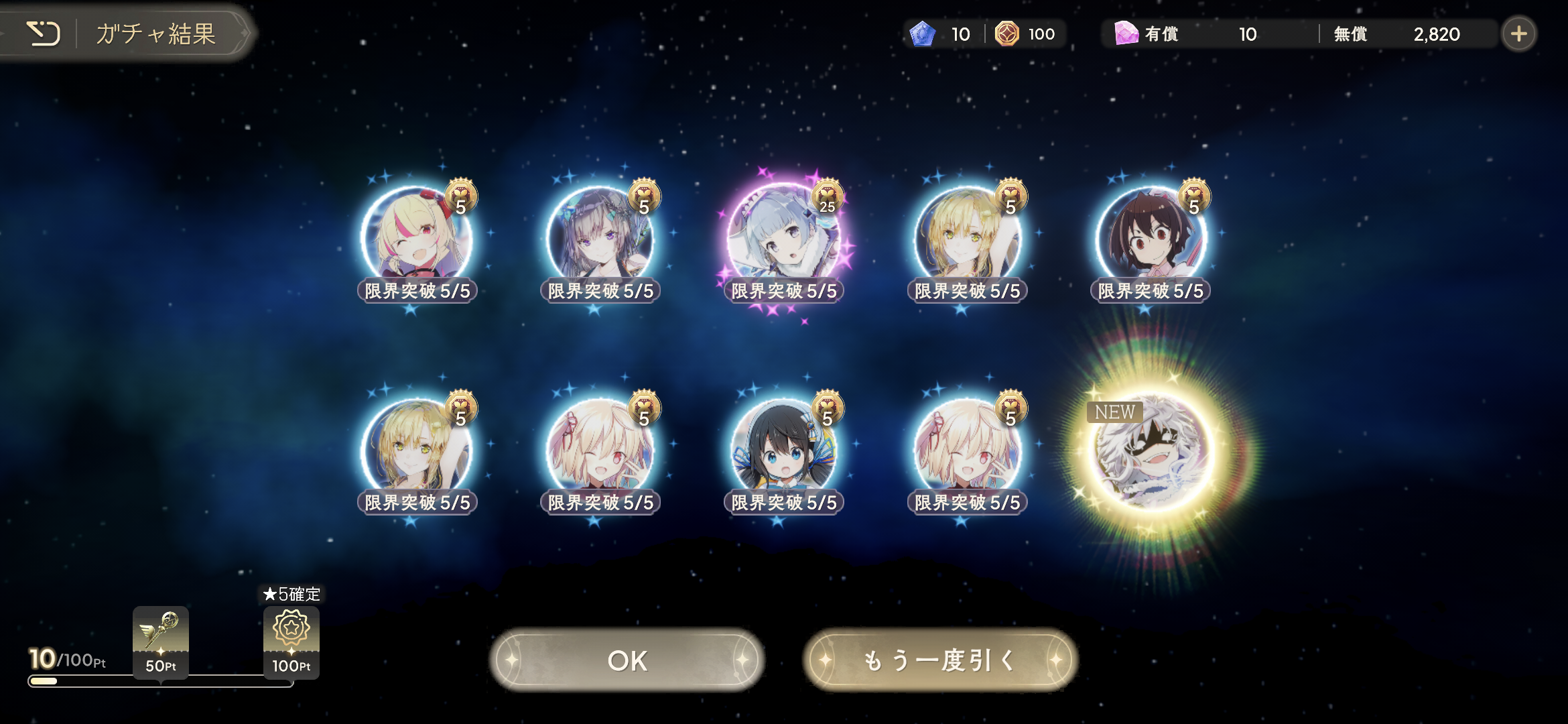1568x724 pixels.
Task: Pull the gacha again with もう一度引く
Action: (939, 660)
